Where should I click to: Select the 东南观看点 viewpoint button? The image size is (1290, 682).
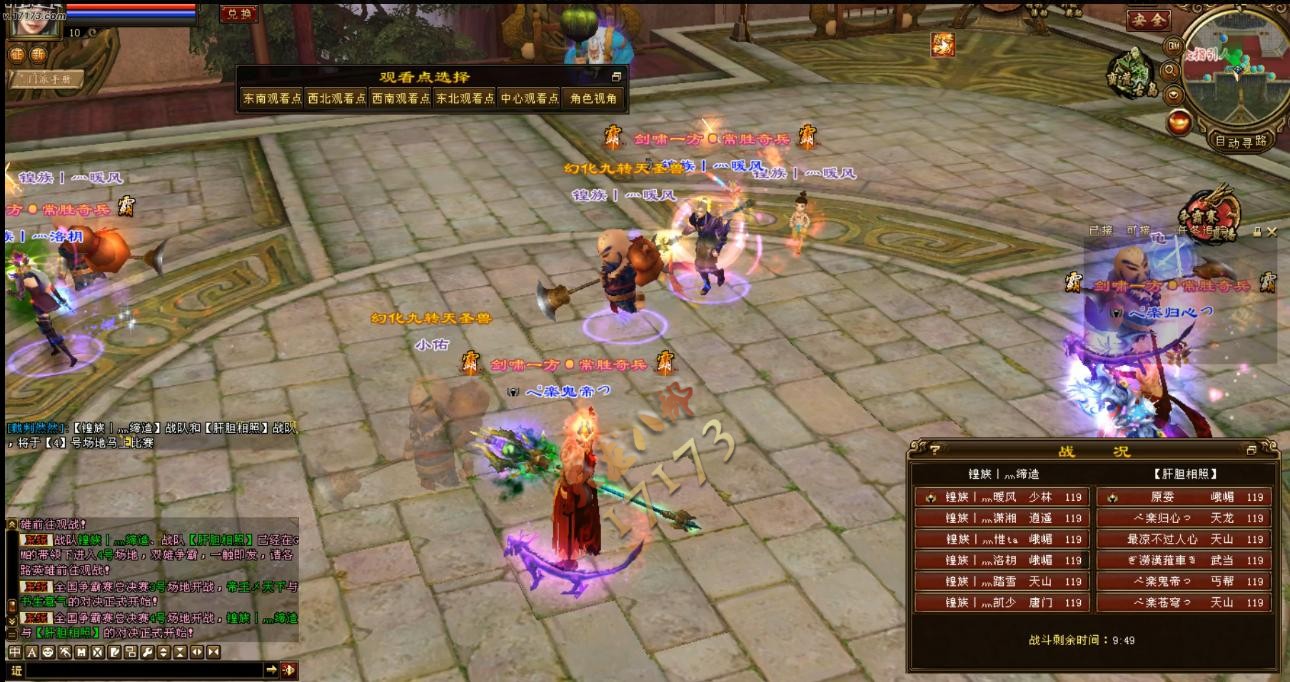271,98
